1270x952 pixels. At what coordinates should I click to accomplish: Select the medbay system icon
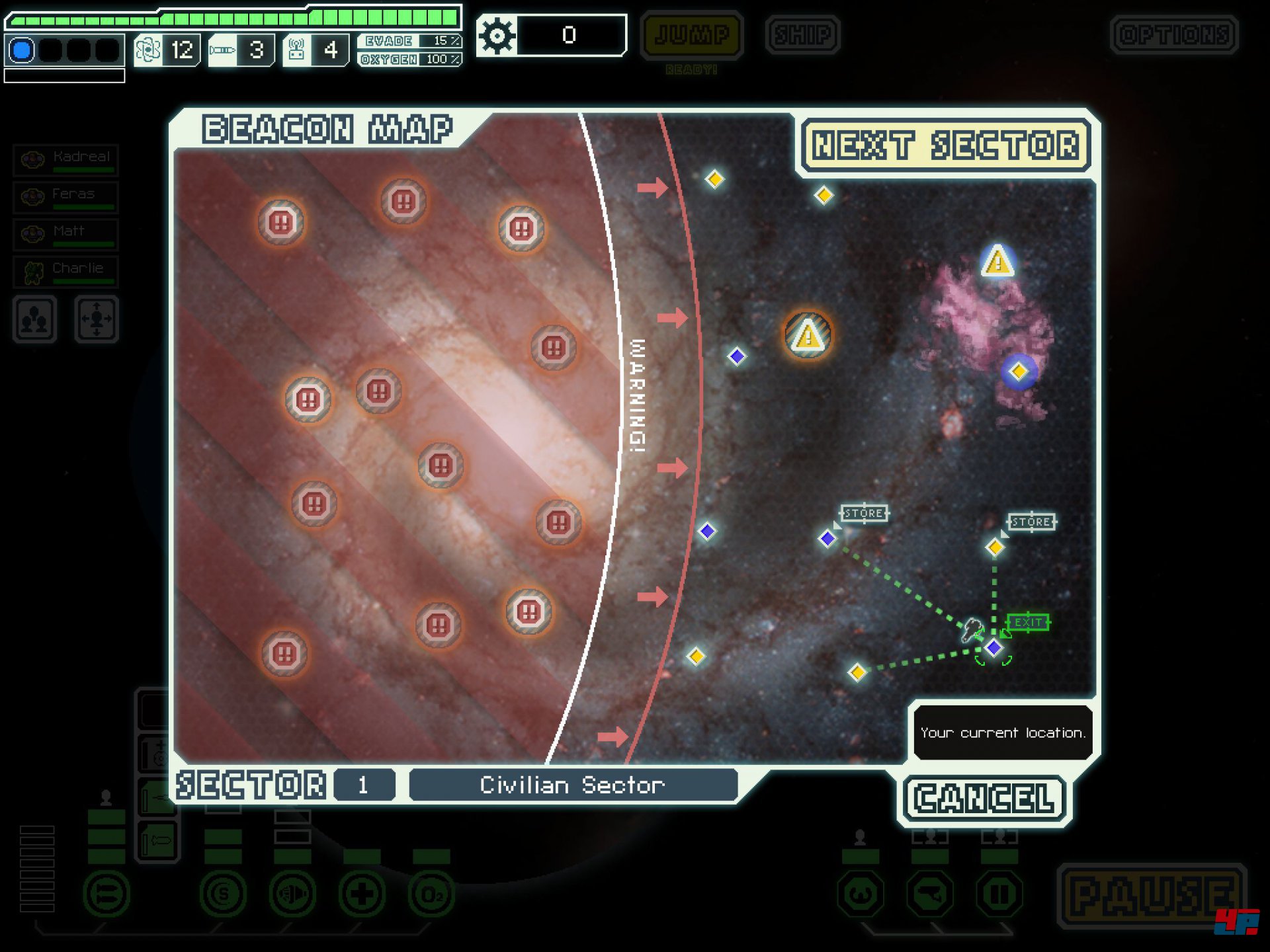coord(362,895)
